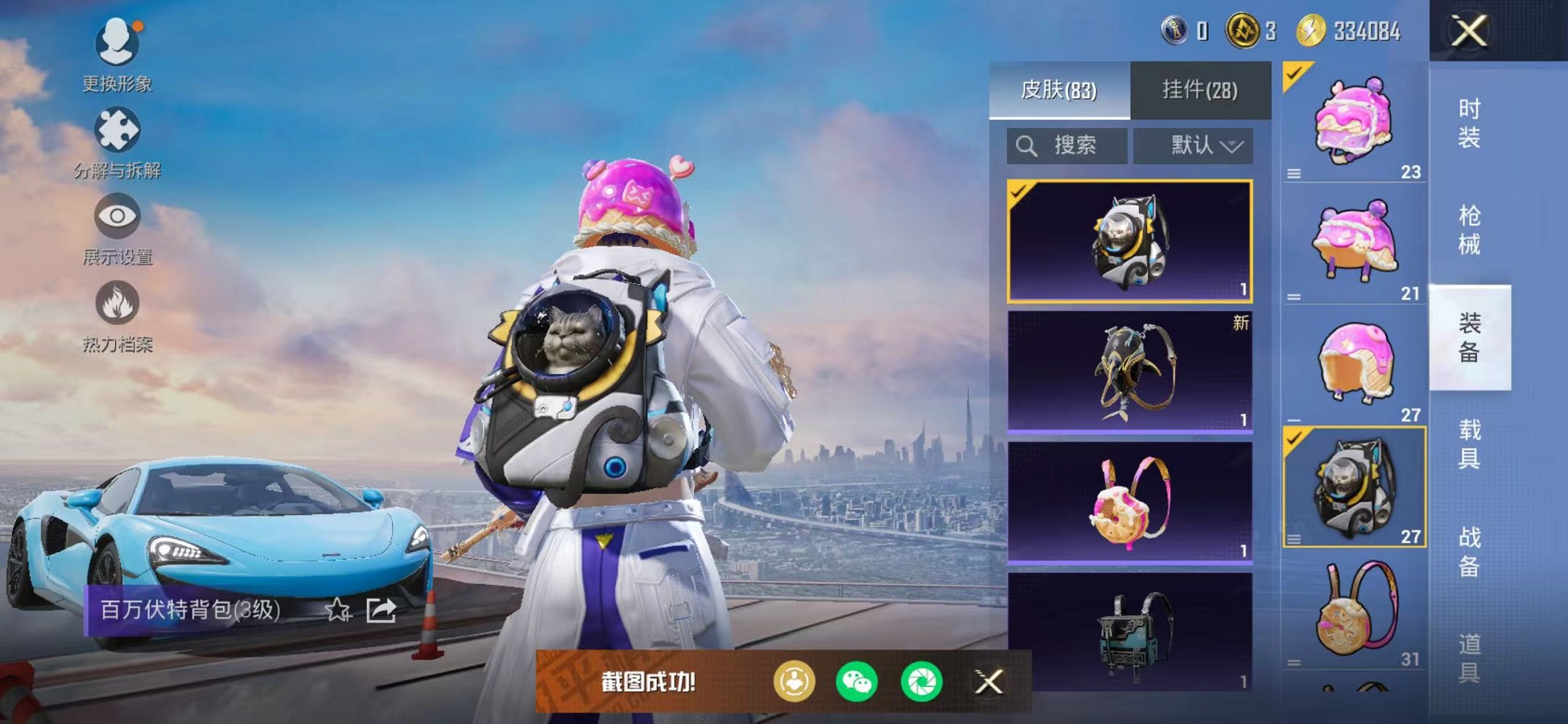Expand the magnifier search field

pyautogui.click(x=1067, y=145)
